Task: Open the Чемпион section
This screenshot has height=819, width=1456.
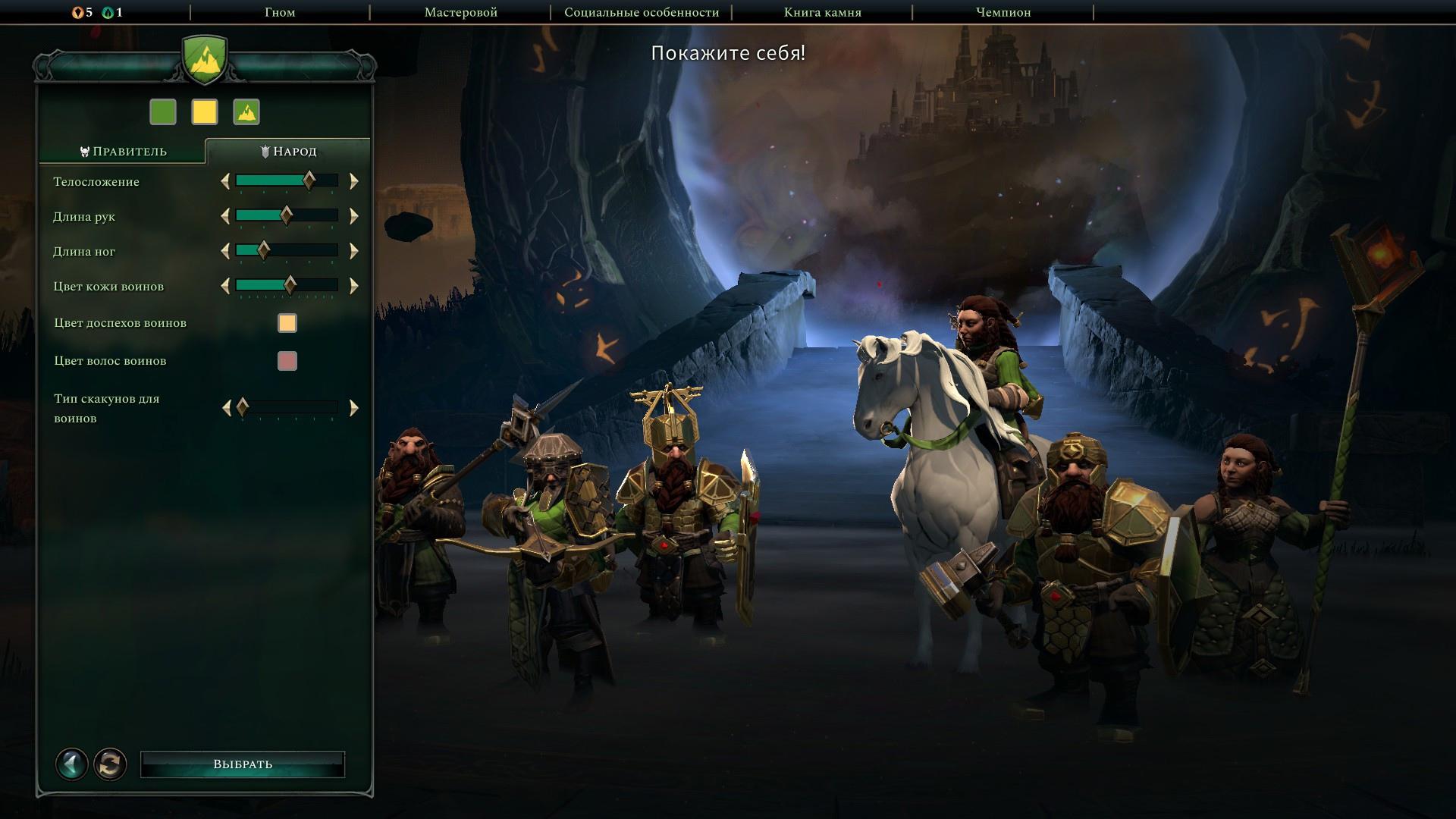Action: pyautogui.click(x=1003, y=12)
